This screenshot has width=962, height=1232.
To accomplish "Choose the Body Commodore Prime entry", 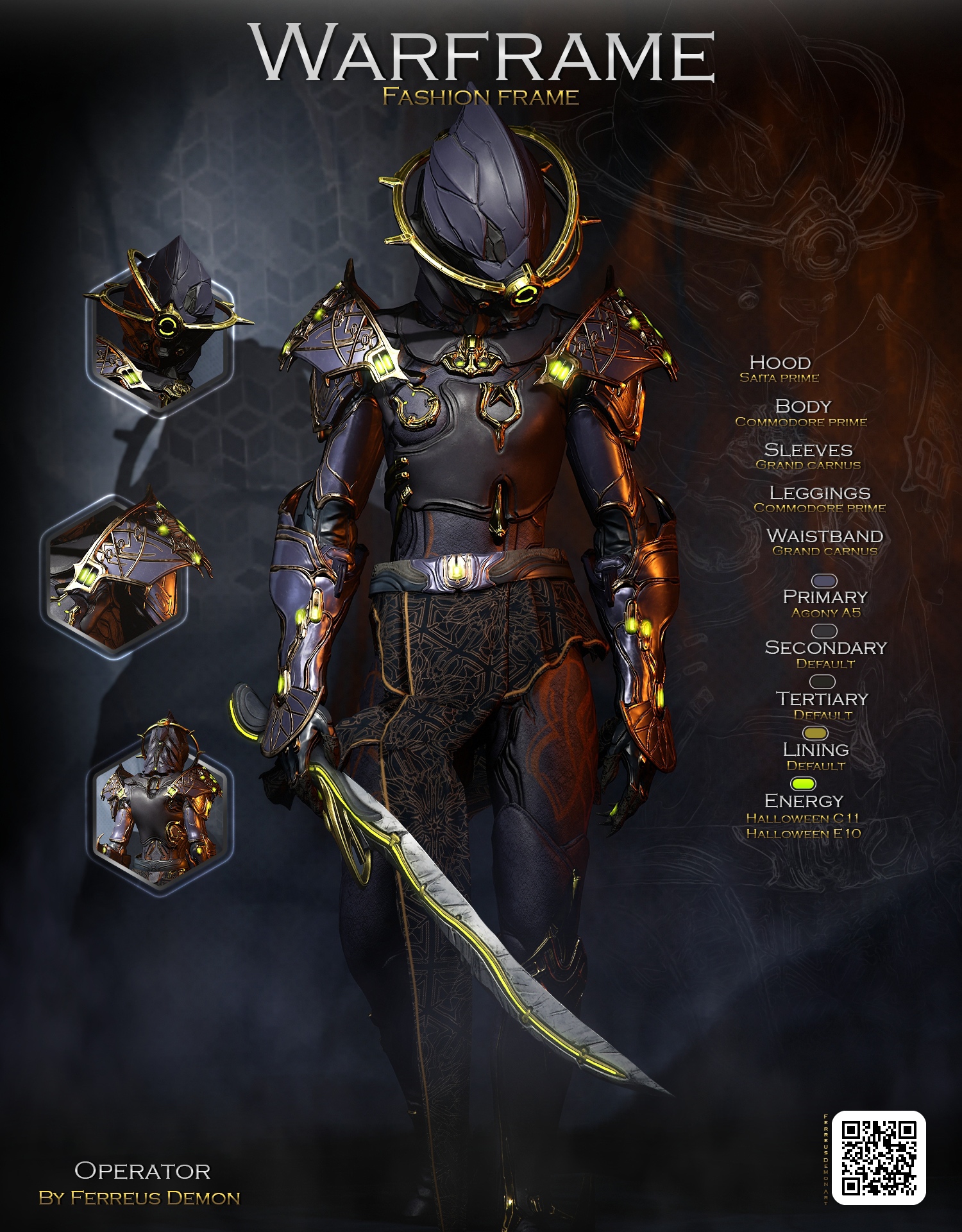I will 802,413.
